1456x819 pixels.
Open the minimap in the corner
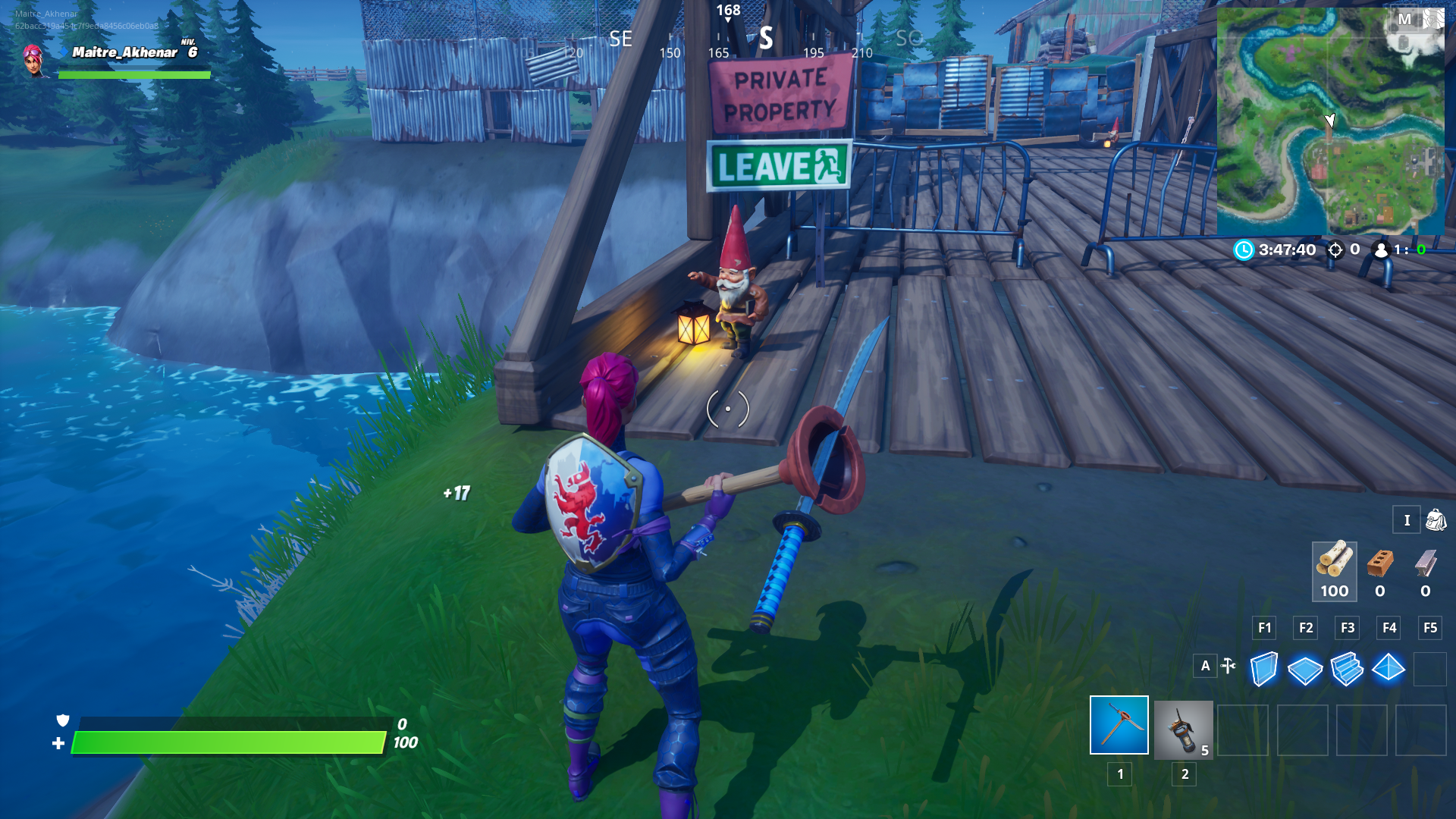pyautogui.click(x=1330, y=121)
